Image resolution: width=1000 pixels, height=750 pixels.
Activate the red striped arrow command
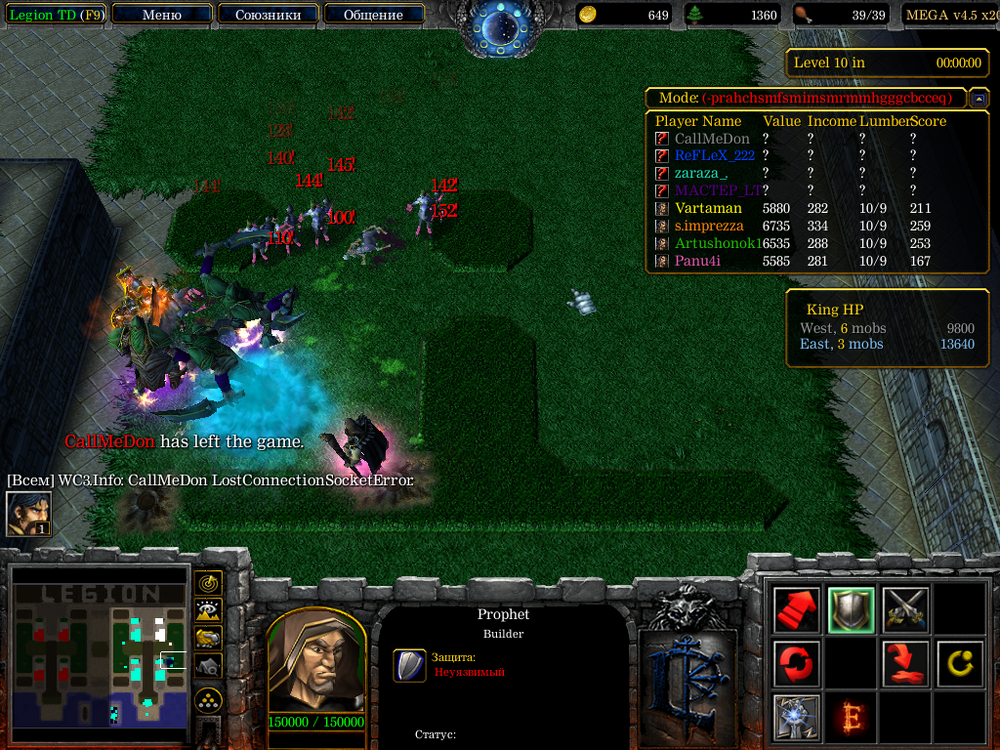click(x=797, y=609)
